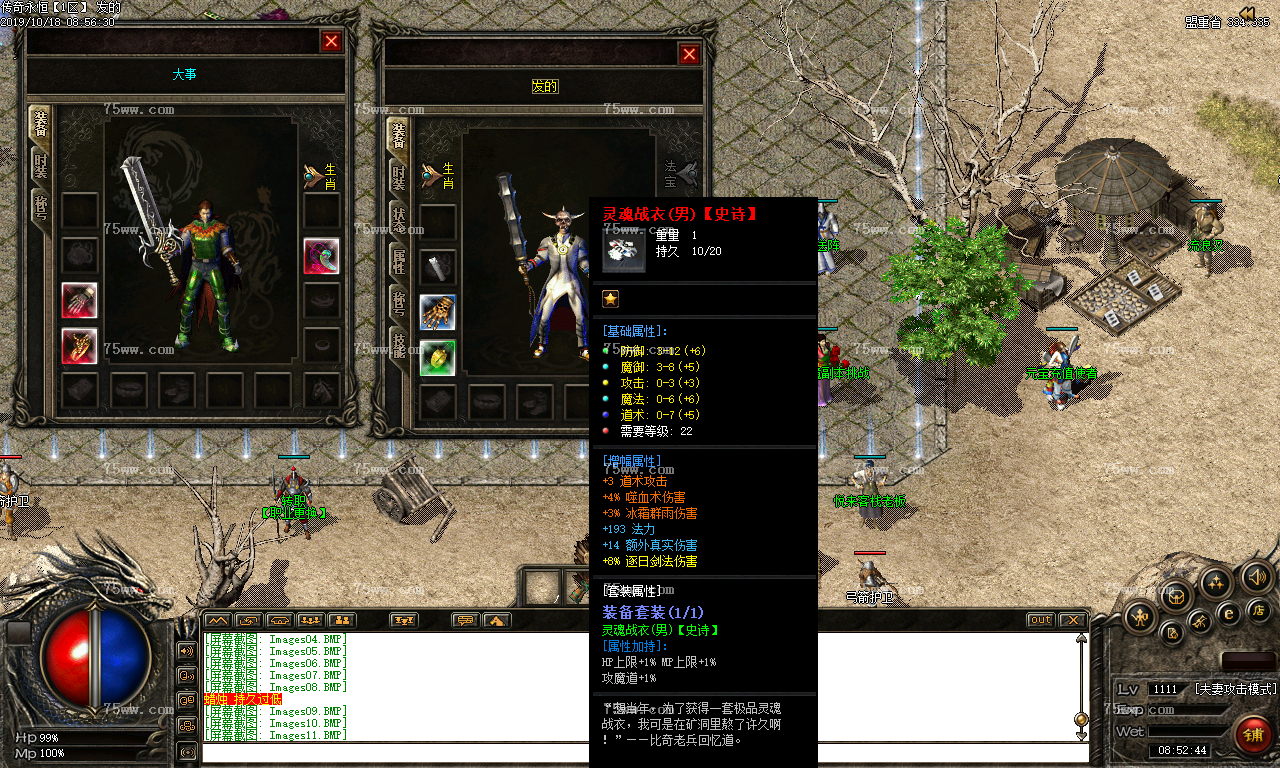The height and width of the screenshot is (768, 1280).
Task: Open the speech bubble chat button
Action: (x=465, y=620)
